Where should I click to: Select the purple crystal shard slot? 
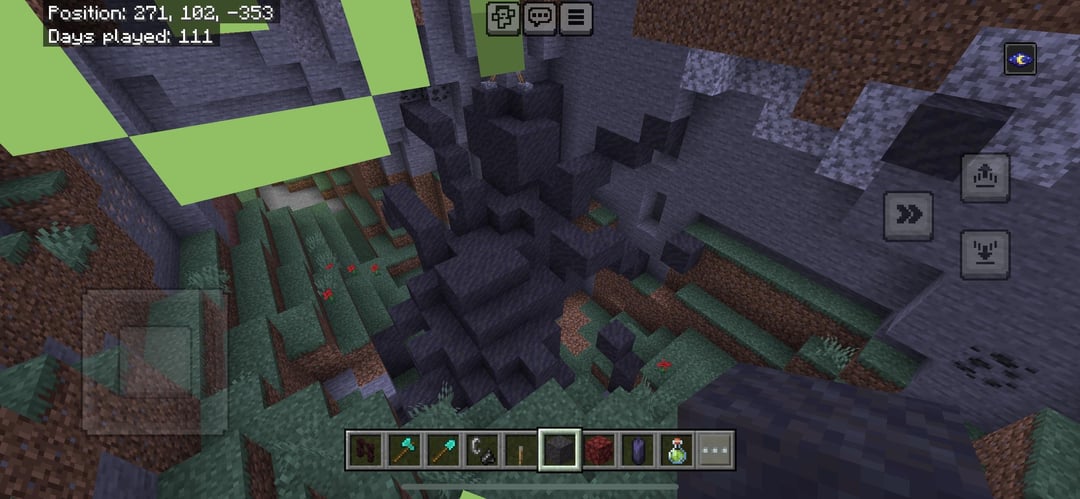[x=638, y=450]
